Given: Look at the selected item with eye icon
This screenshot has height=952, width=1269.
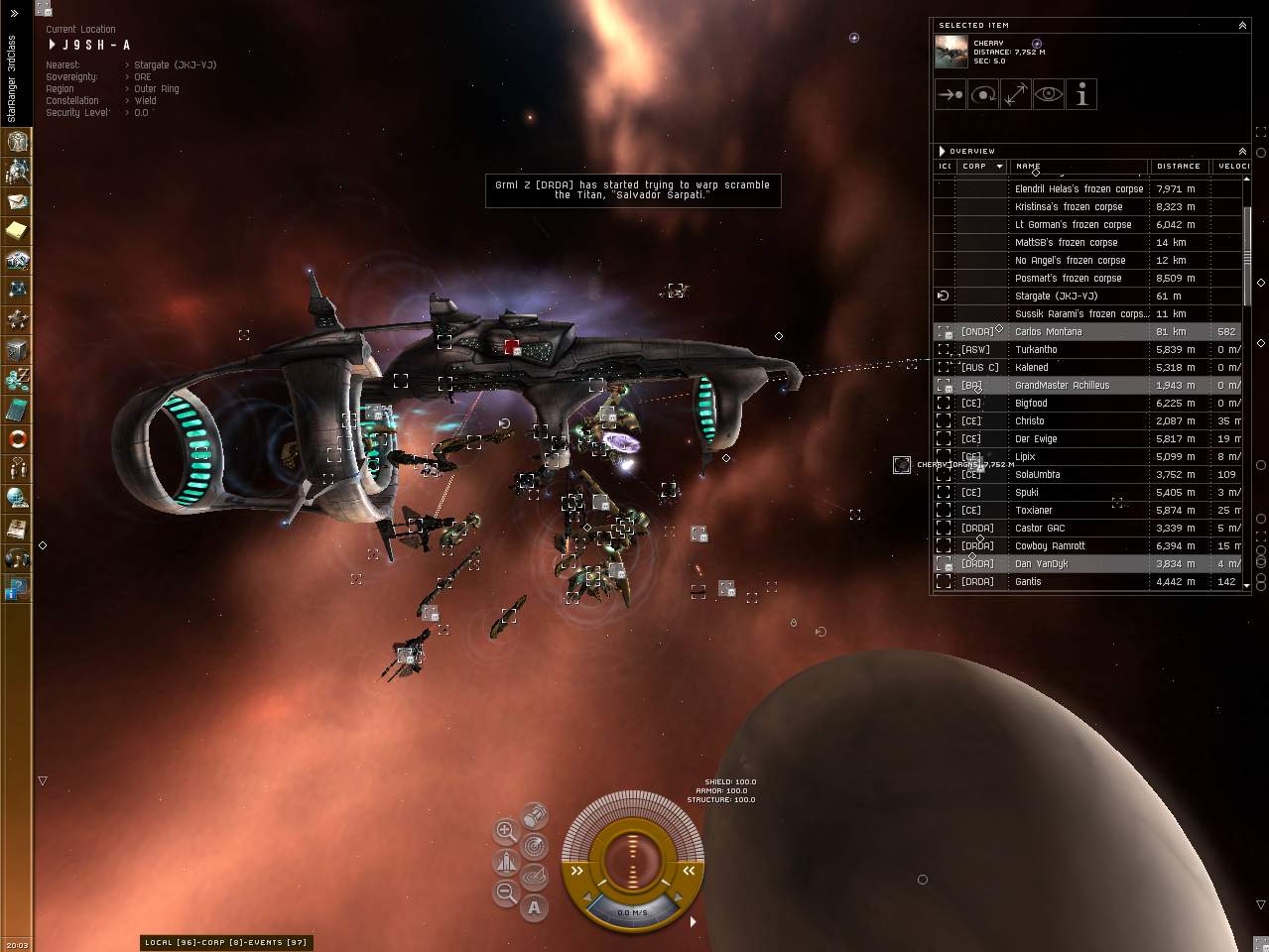Looking at the screenshot, I should pyautogui.click(x=1049, y=95).
